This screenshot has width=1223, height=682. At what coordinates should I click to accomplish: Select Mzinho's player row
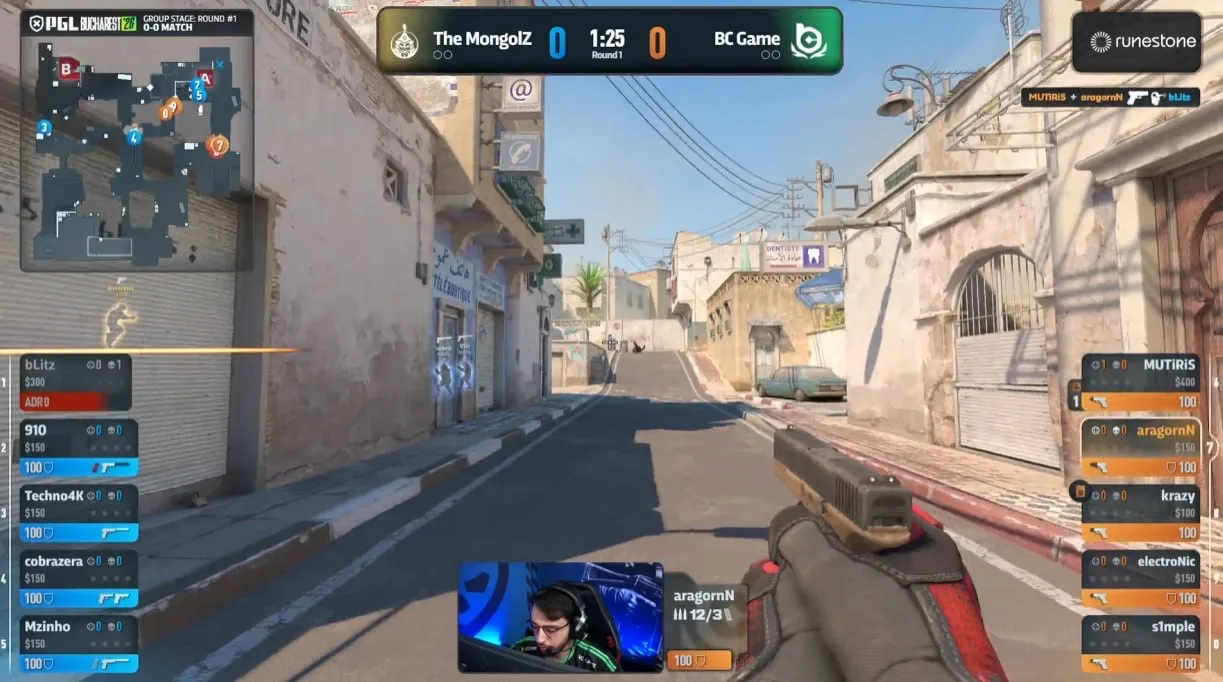tap(79, 643)
